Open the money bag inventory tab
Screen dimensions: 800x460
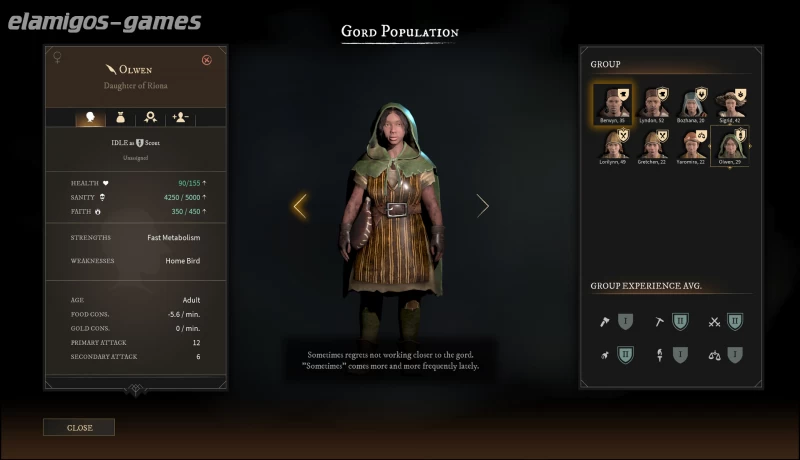121,117
